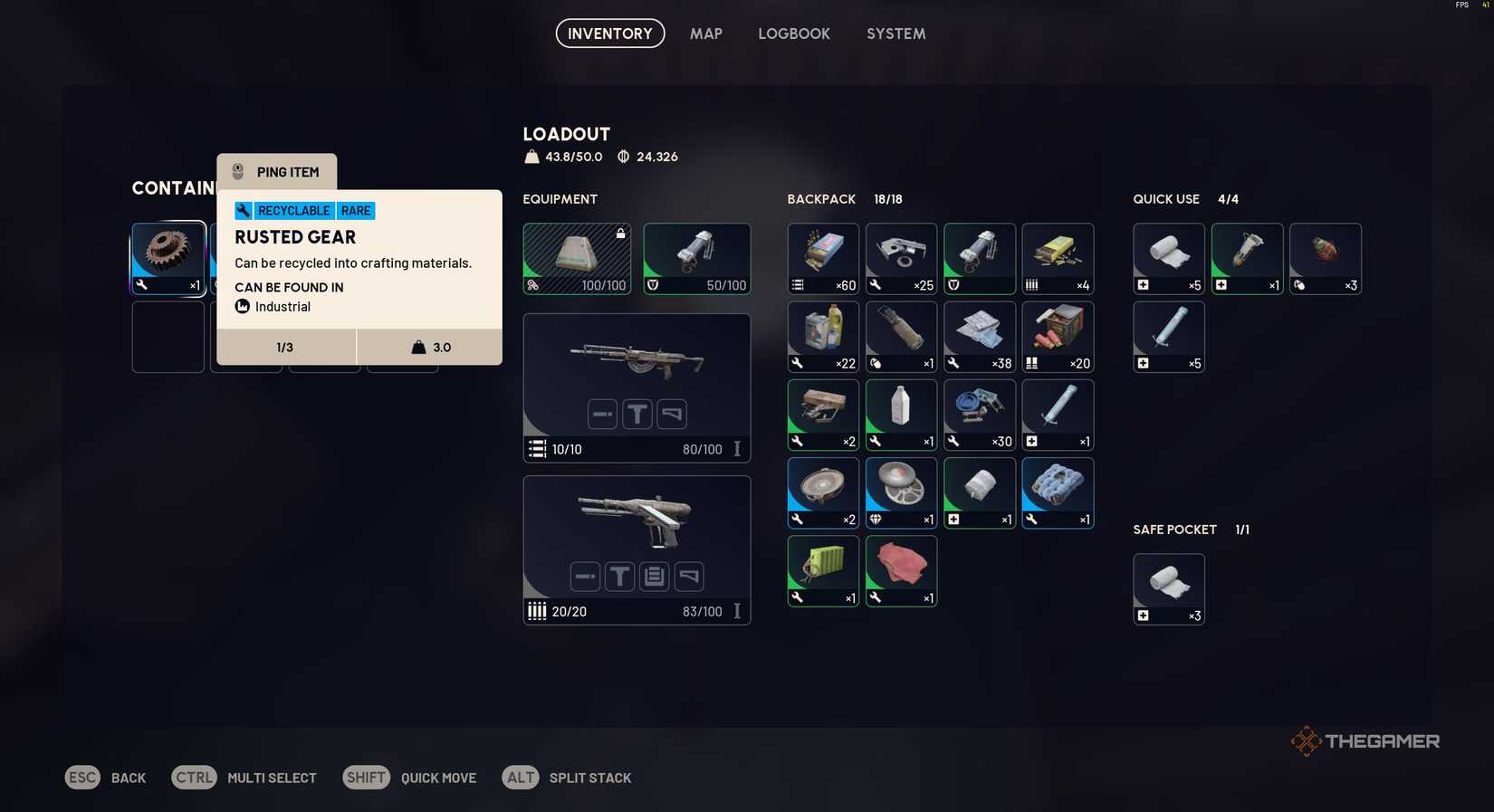Image resolution: width=1494 pixels, height=812 pixels.
Task: Select the SYSTEM menu entry
Action: pos(895,33)
